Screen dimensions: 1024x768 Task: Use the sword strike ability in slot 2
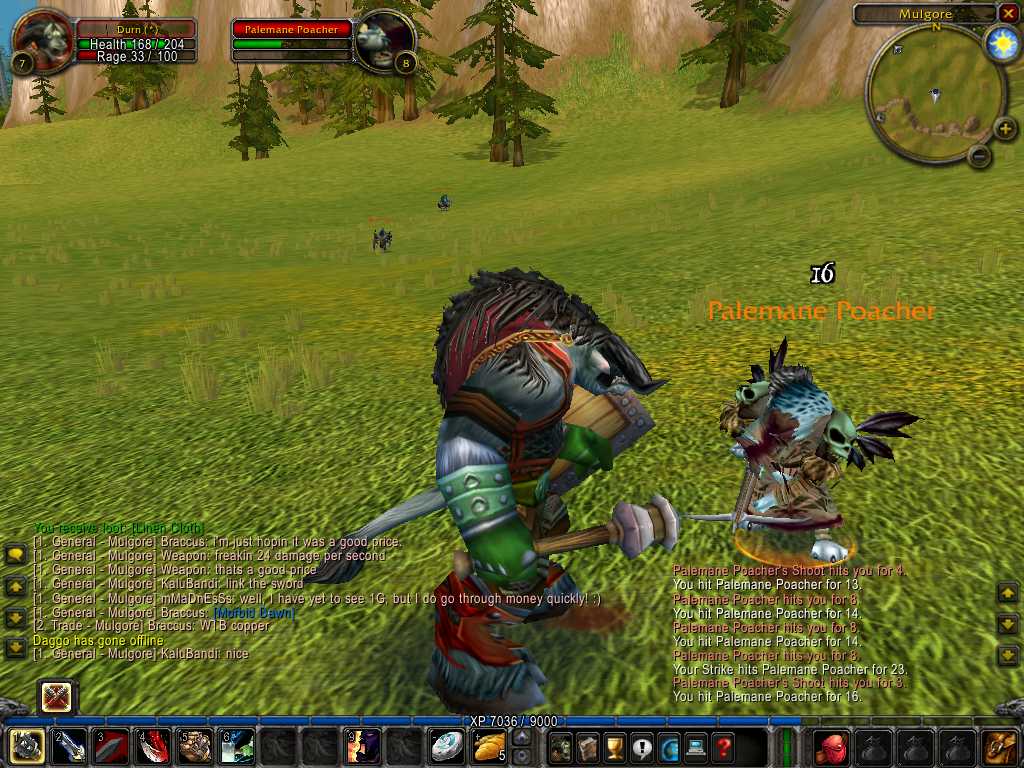point(68,747)
